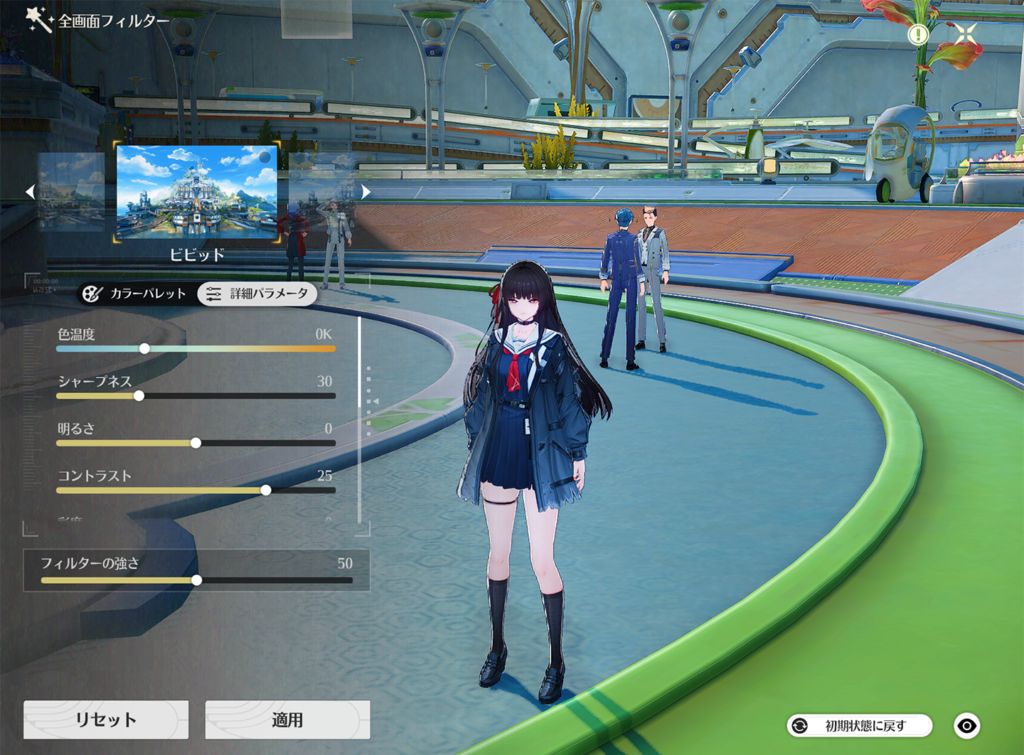Open the exclamation mark info icon

tap(918, 34)
